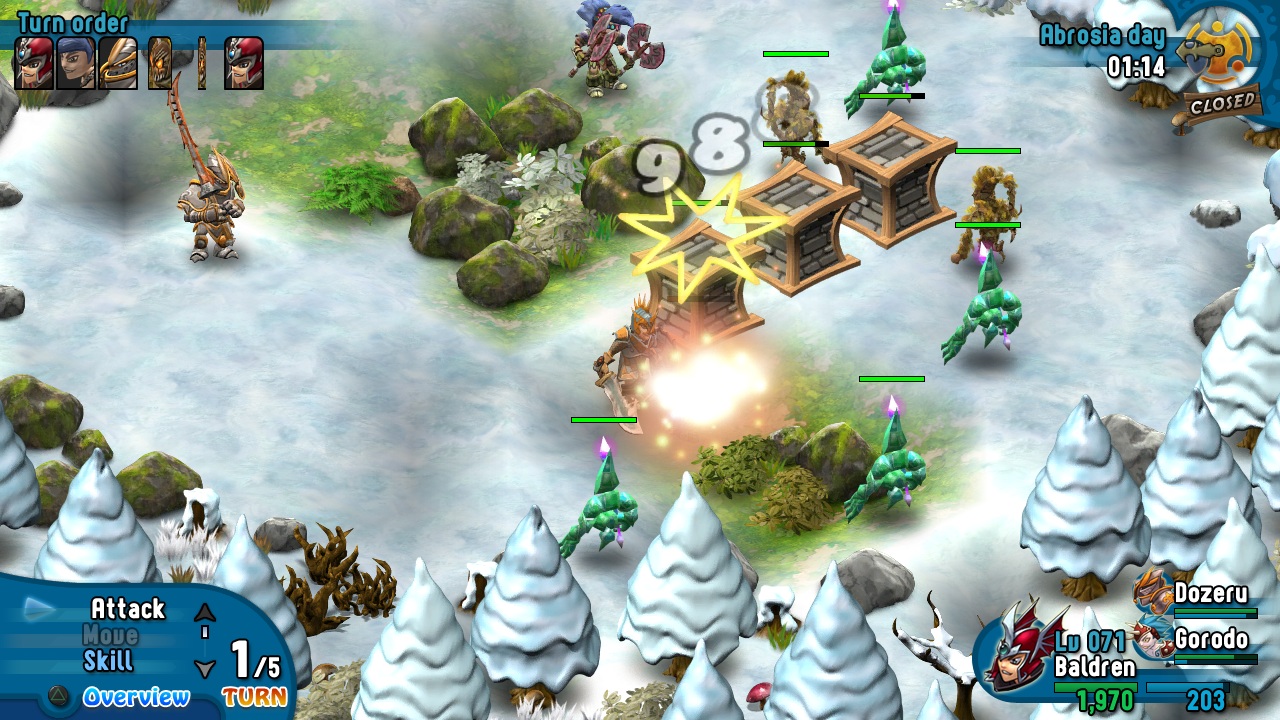Viewport: 1280px width, 720px height.
Task: Select Dozeru's party portrait
Action: tap(1153, 590)
